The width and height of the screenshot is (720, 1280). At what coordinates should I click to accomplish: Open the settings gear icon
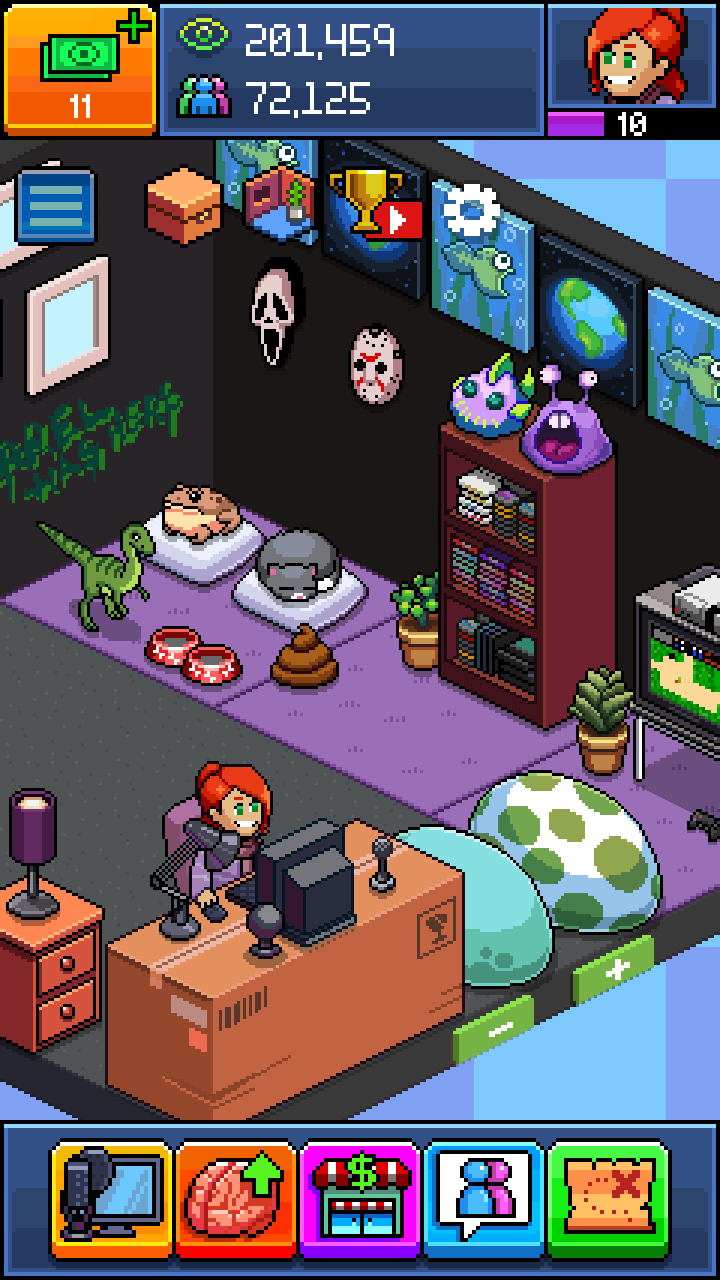point(470,210)
